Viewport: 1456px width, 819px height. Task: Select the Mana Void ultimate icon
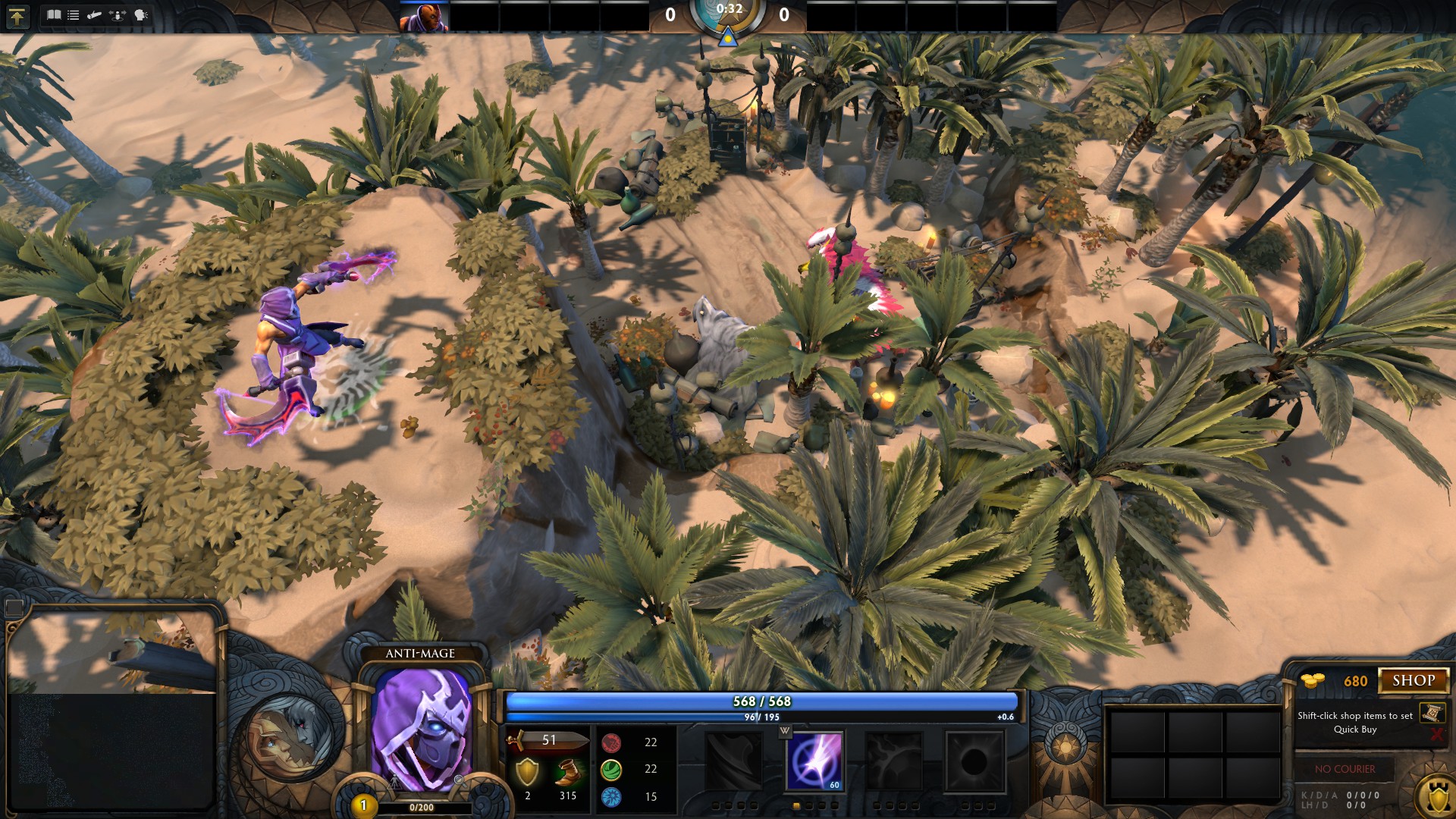975,761
